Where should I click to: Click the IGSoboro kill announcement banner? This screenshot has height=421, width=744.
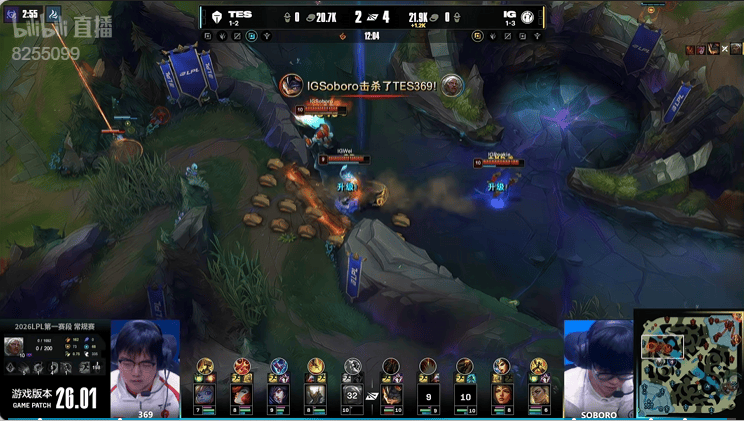tap(371, 86)
